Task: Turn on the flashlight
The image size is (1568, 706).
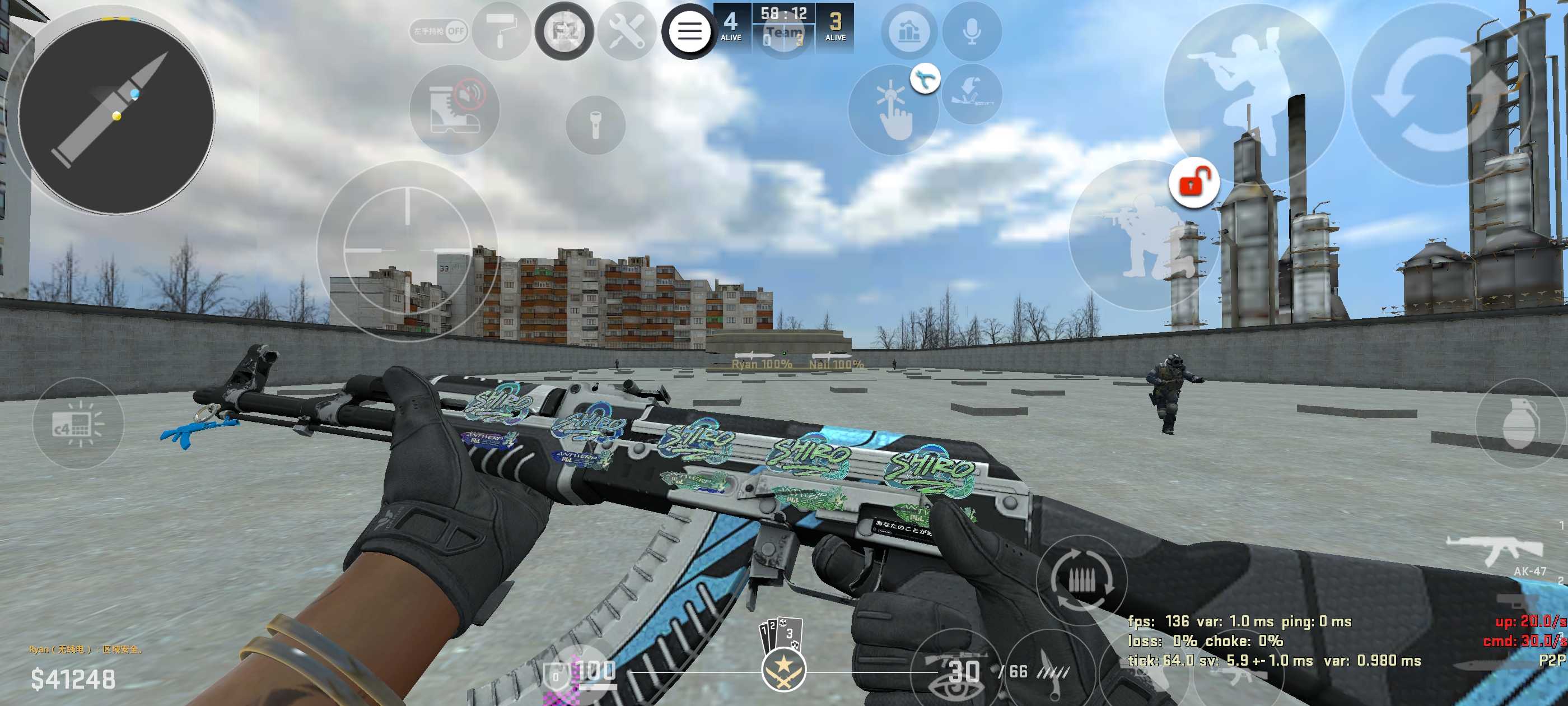Action: point(595,125)
